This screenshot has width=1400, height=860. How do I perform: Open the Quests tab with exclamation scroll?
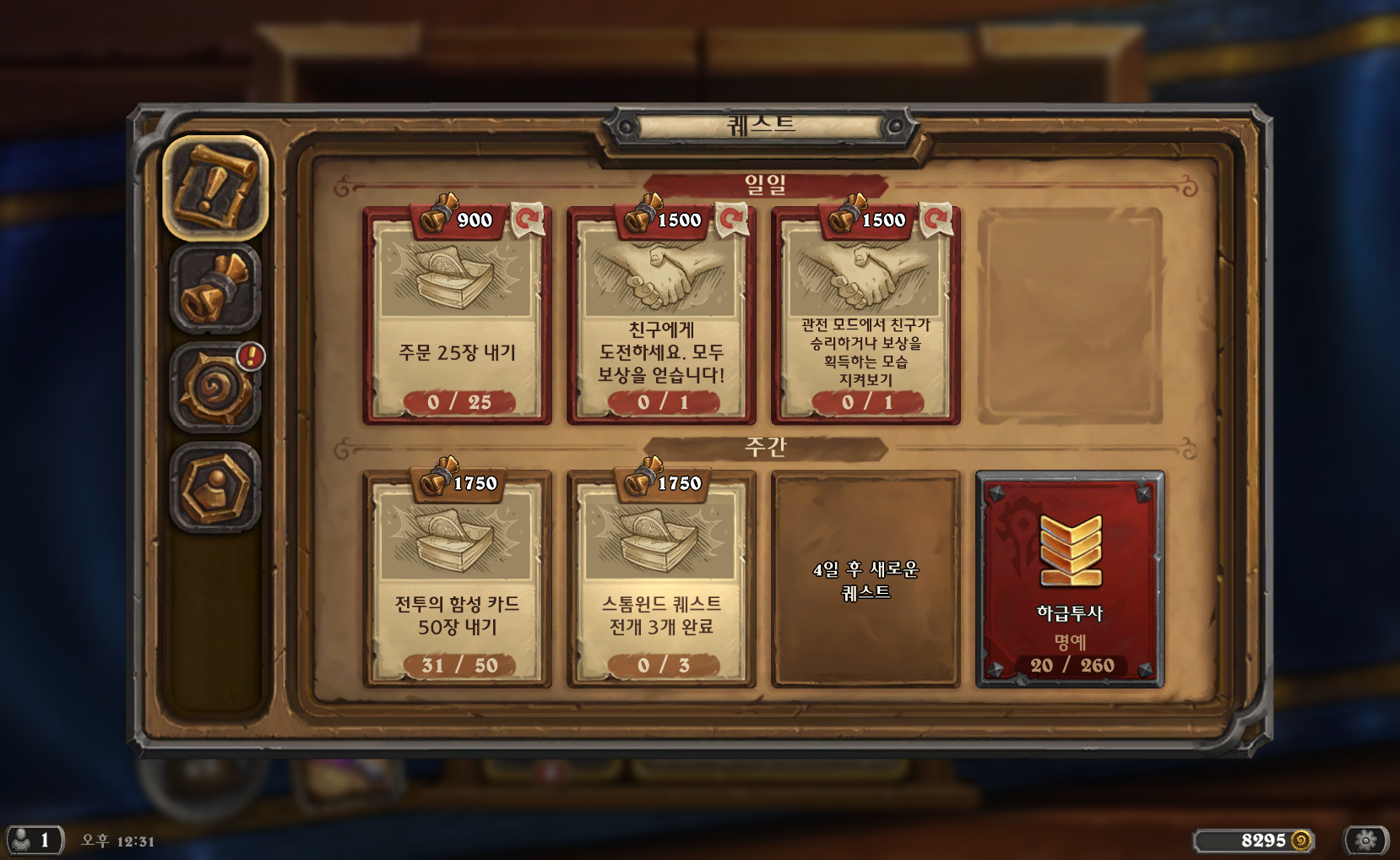tap(215, 188)
